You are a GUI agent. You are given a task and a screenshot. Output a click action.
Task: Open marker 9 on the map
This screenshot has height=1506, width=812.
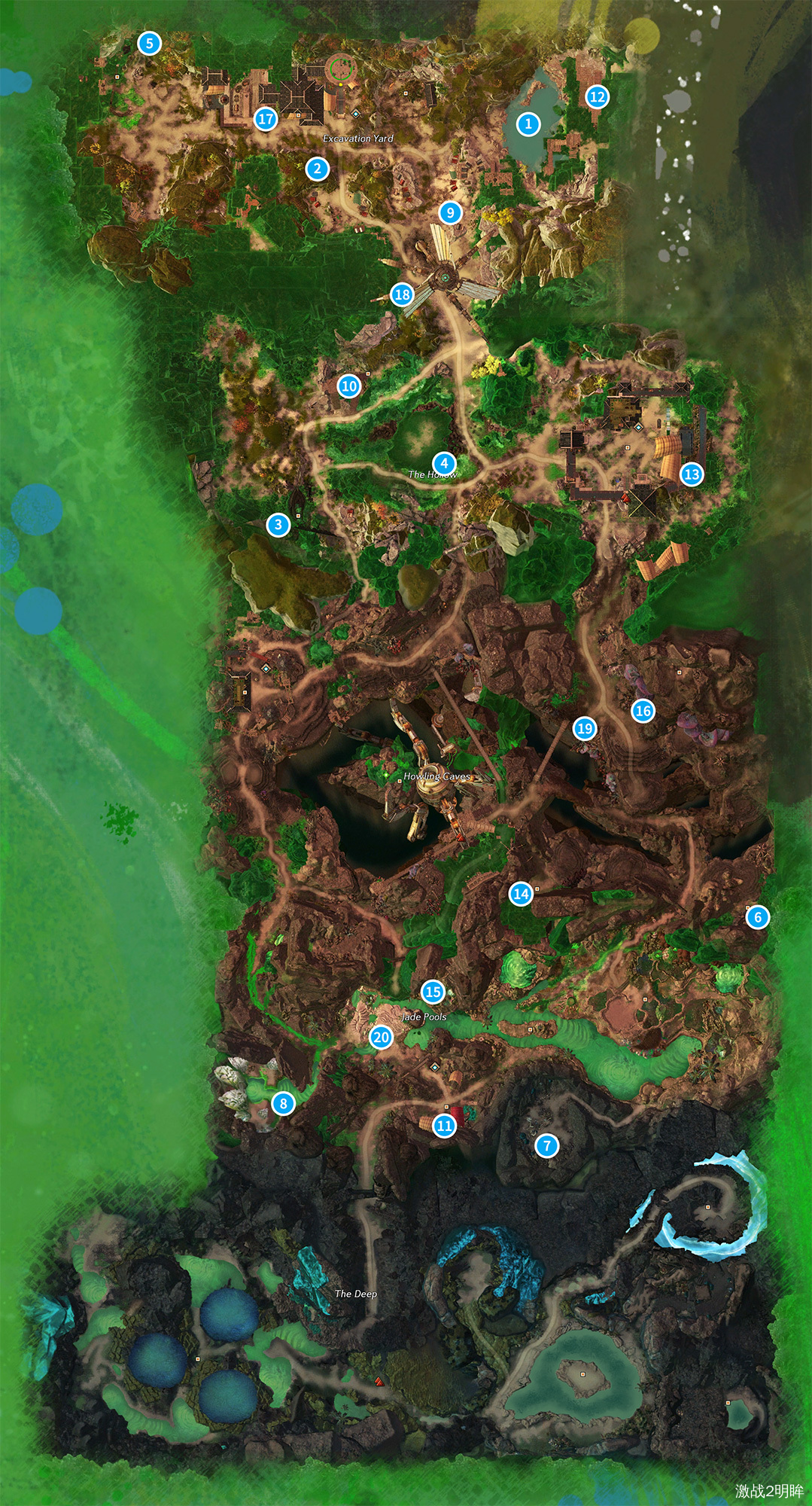coord(450,212)
